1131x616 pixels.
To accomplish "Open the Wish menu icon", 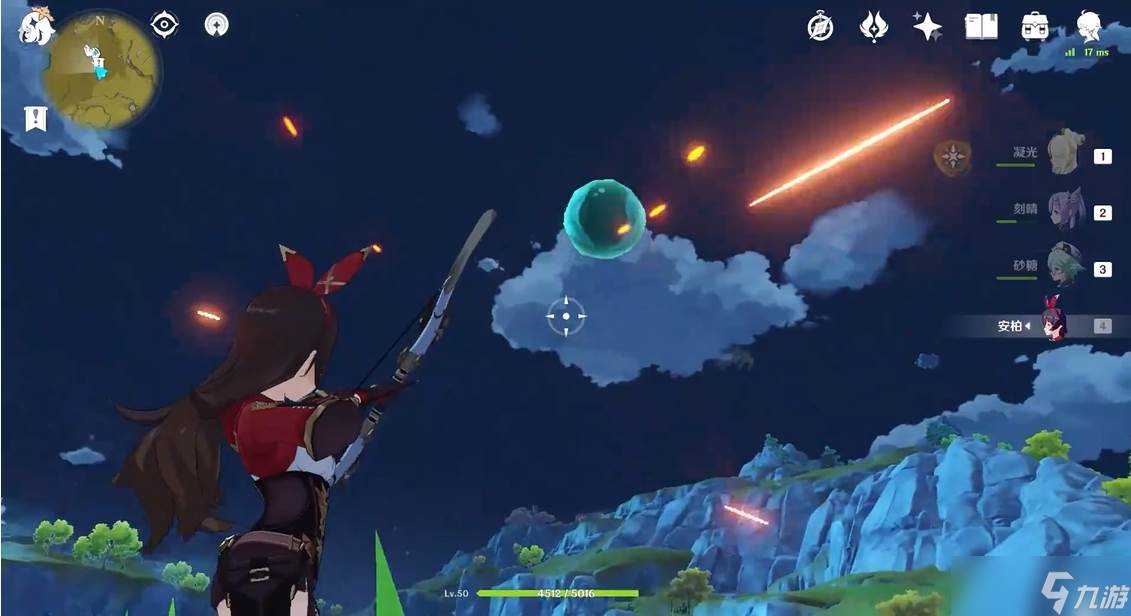I will click(874, 27).
